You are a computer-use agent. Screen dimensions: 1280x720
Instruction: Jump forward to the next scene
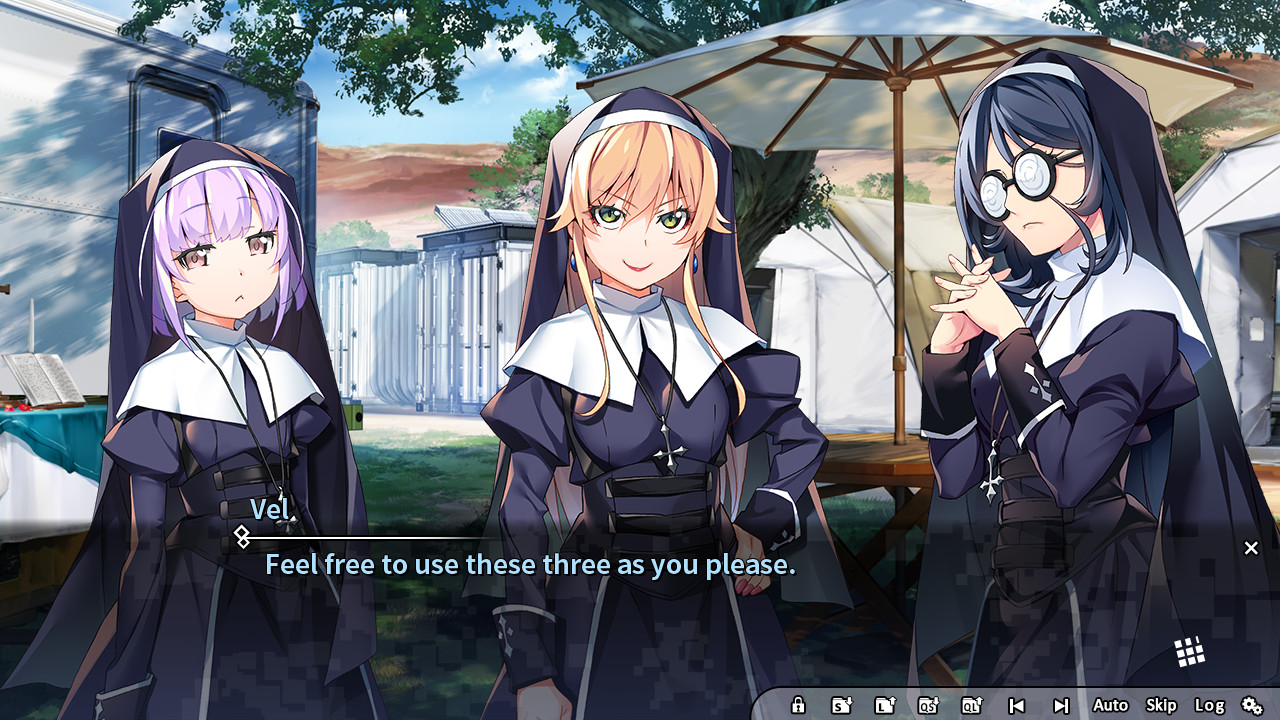coord(1061,705)
